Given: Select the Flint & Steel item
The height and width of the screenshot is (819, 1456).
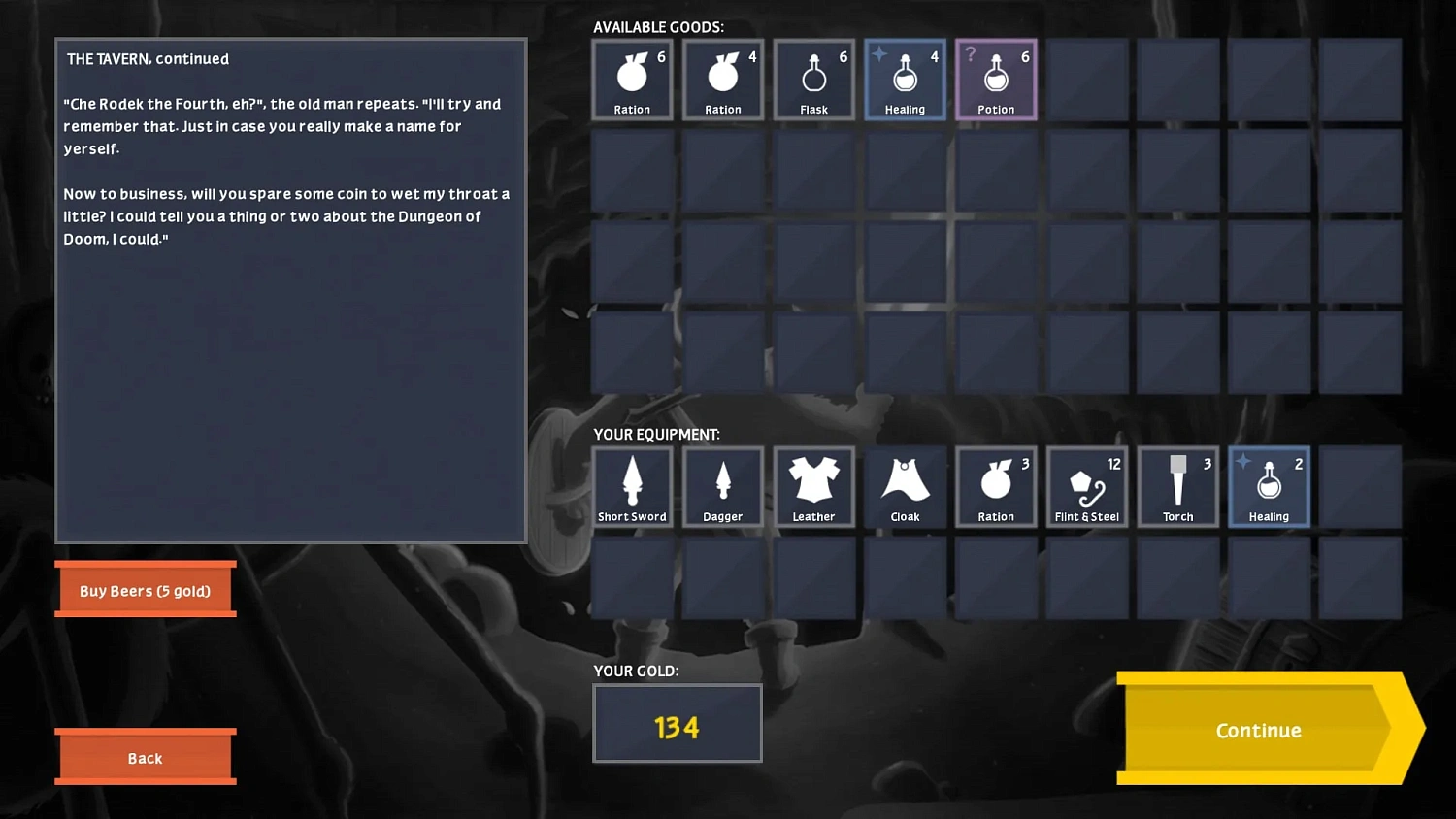Looking at the screenshot, I should (1087, 486).
